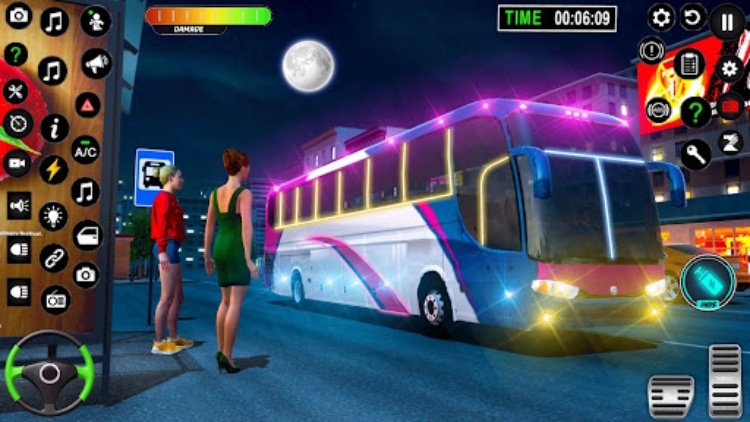Open settings with the top gear icon
Viewport: 750px width, 422px height.
pos(661,17)
